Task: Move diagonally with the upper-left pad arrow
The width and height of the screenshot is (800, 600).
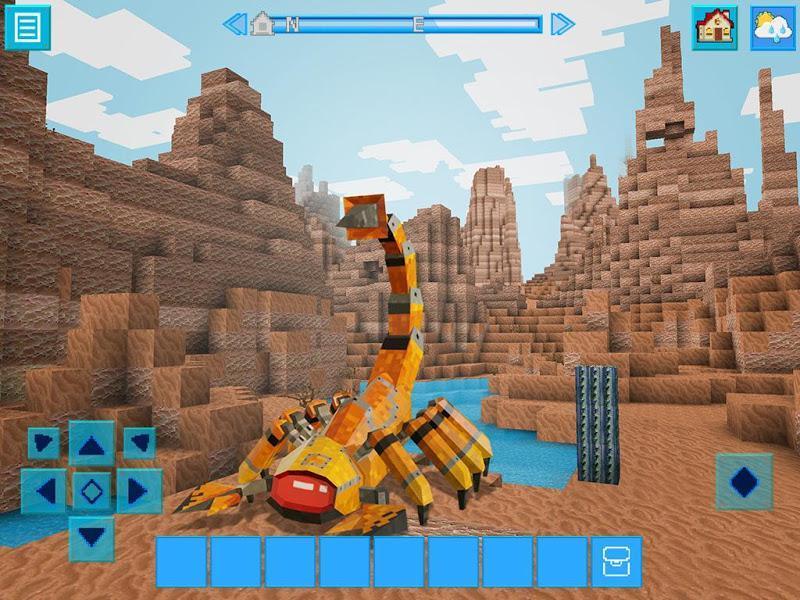Action: pos(44,443)
